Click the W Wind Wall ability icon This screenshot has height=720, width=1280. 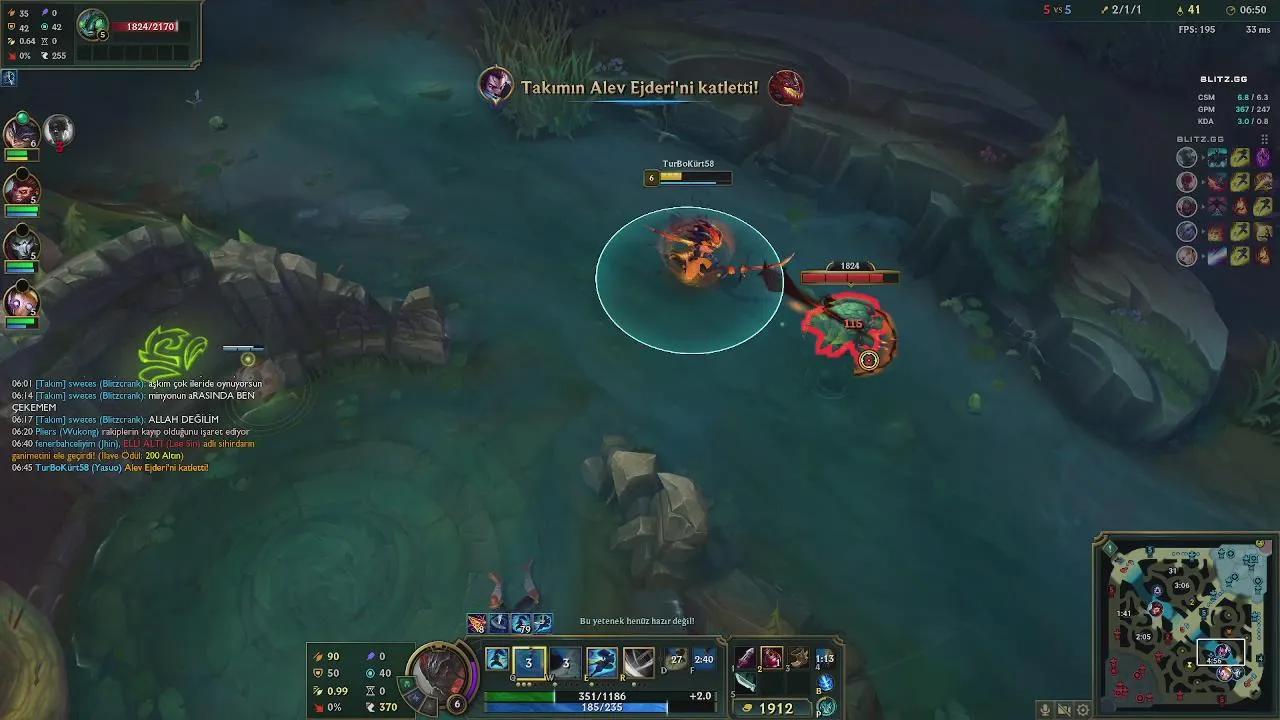(566, 660)
